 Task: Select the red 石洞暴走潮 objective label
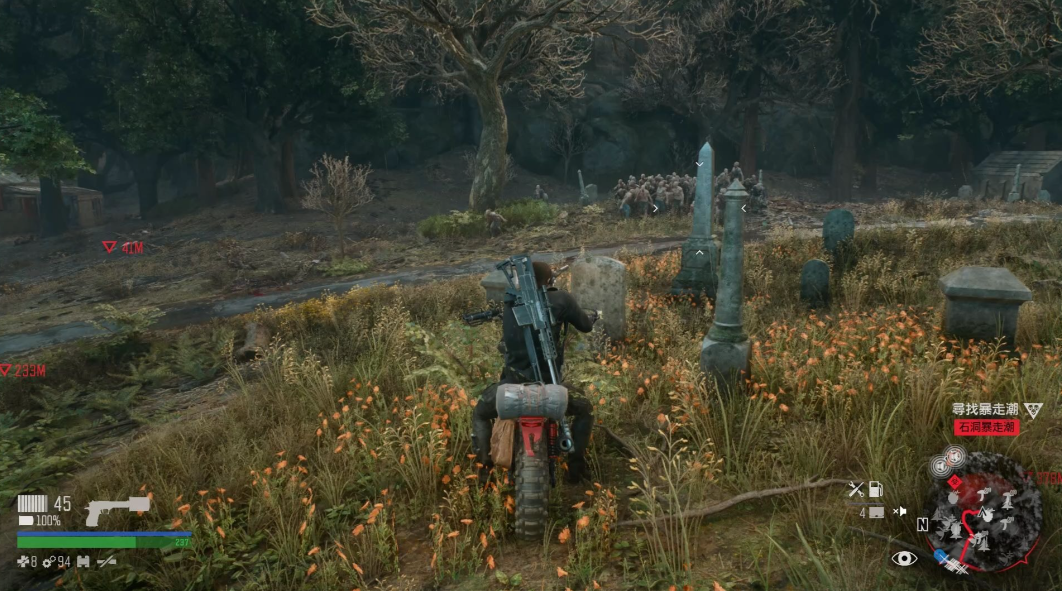(x=985, y=427)
